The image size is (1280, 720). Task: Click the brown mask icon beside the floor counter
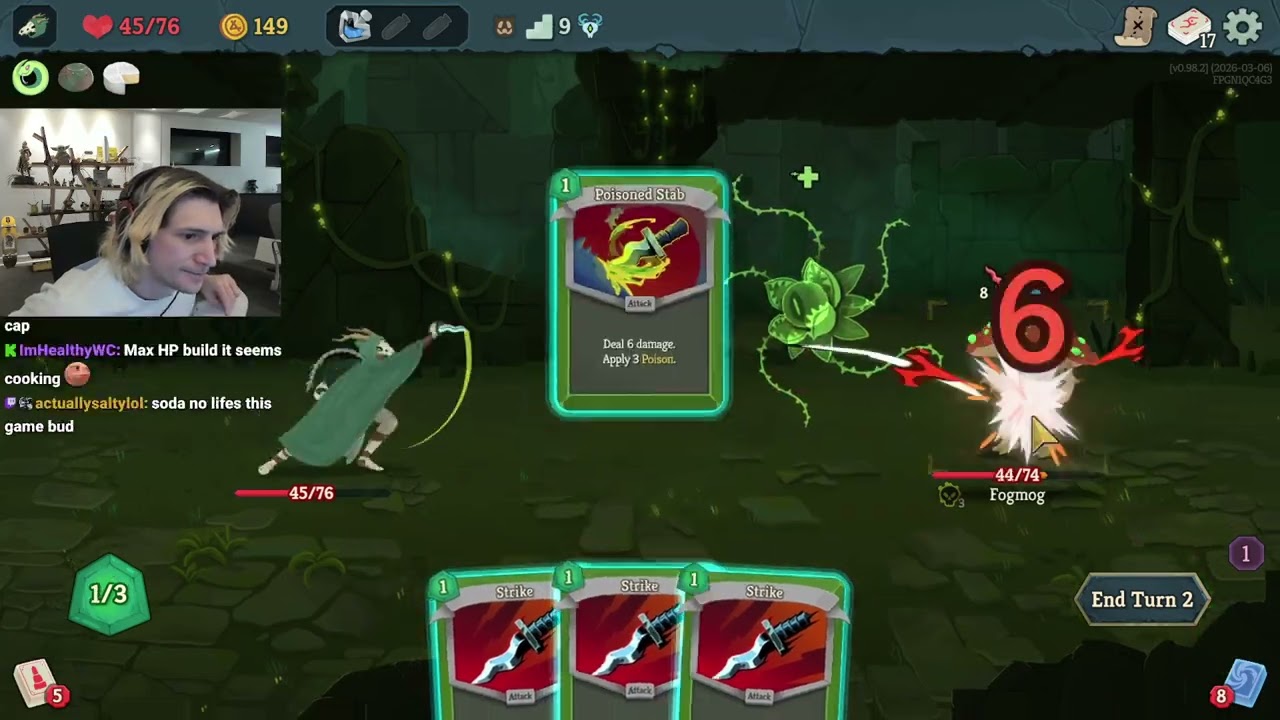coord(505,27)
